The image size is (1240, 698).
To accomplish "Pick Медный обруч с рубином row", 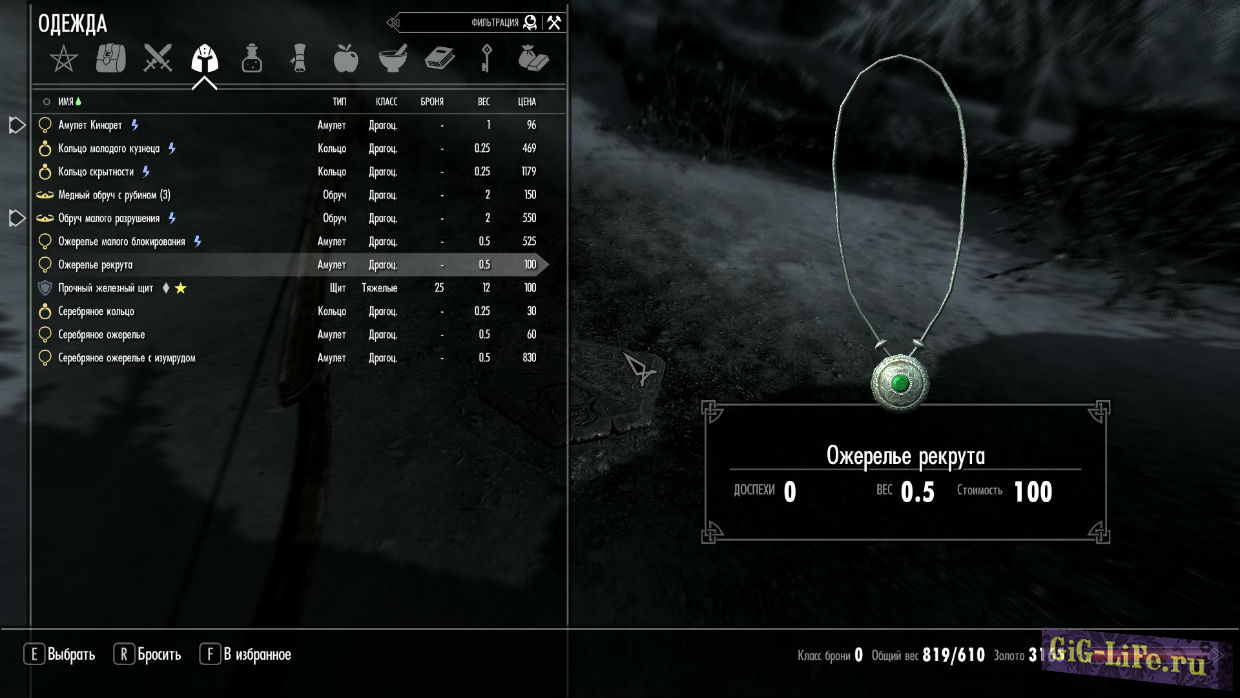I will point(114,195).
